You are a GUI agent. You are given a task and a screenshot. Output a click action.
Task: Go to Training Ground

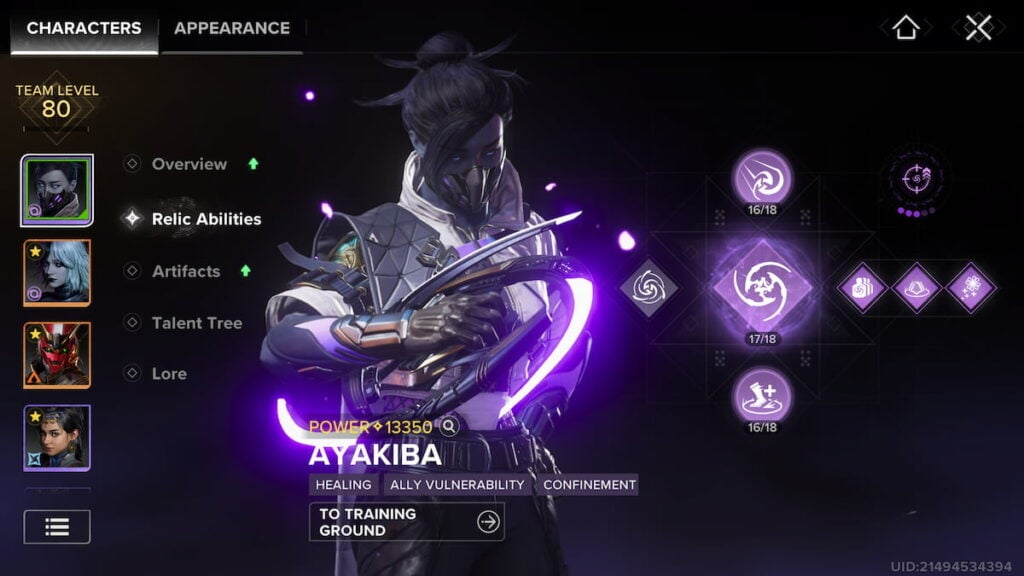pos(406,522)
